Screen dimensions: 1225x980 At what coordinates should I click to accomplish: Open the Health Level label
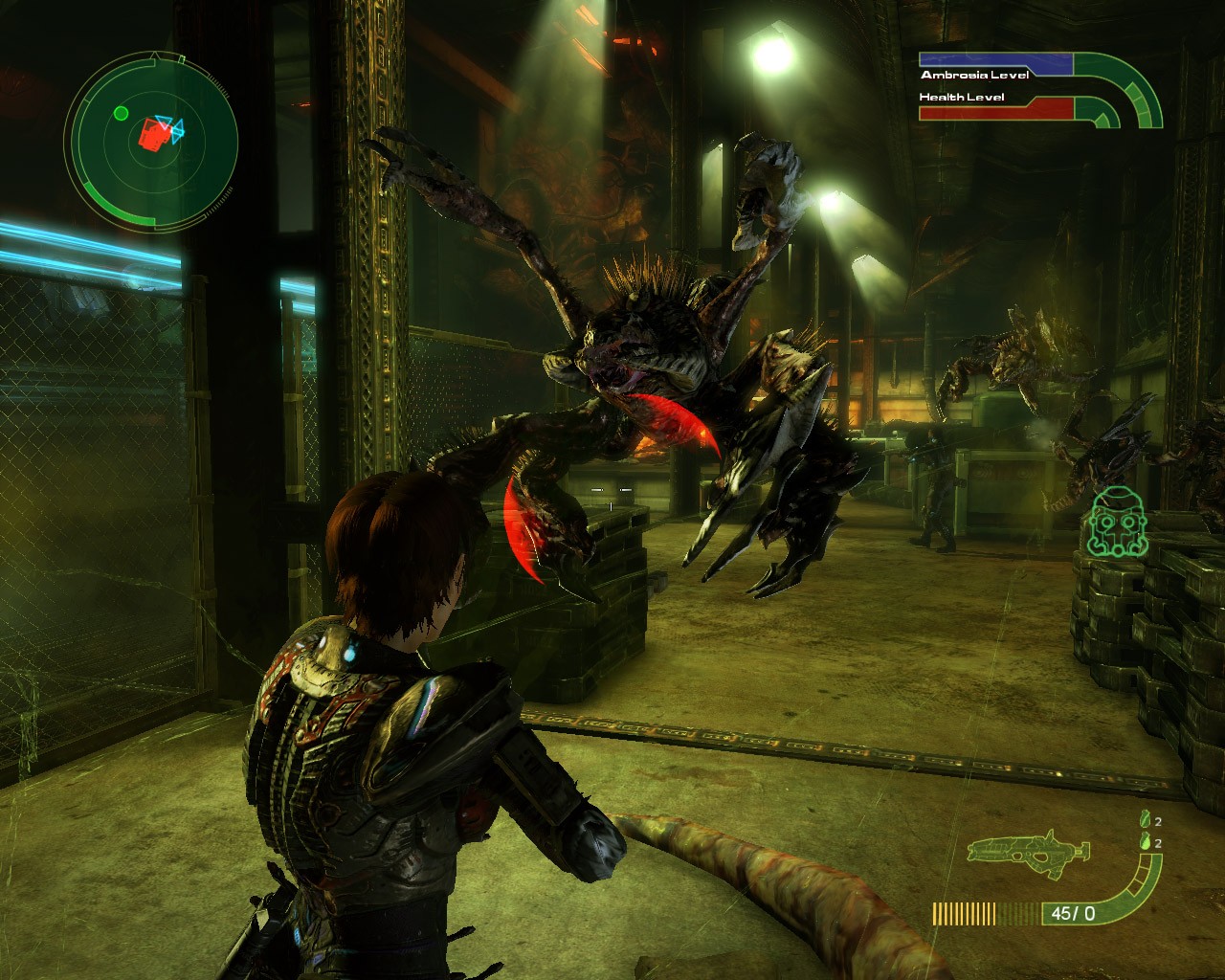962,96
